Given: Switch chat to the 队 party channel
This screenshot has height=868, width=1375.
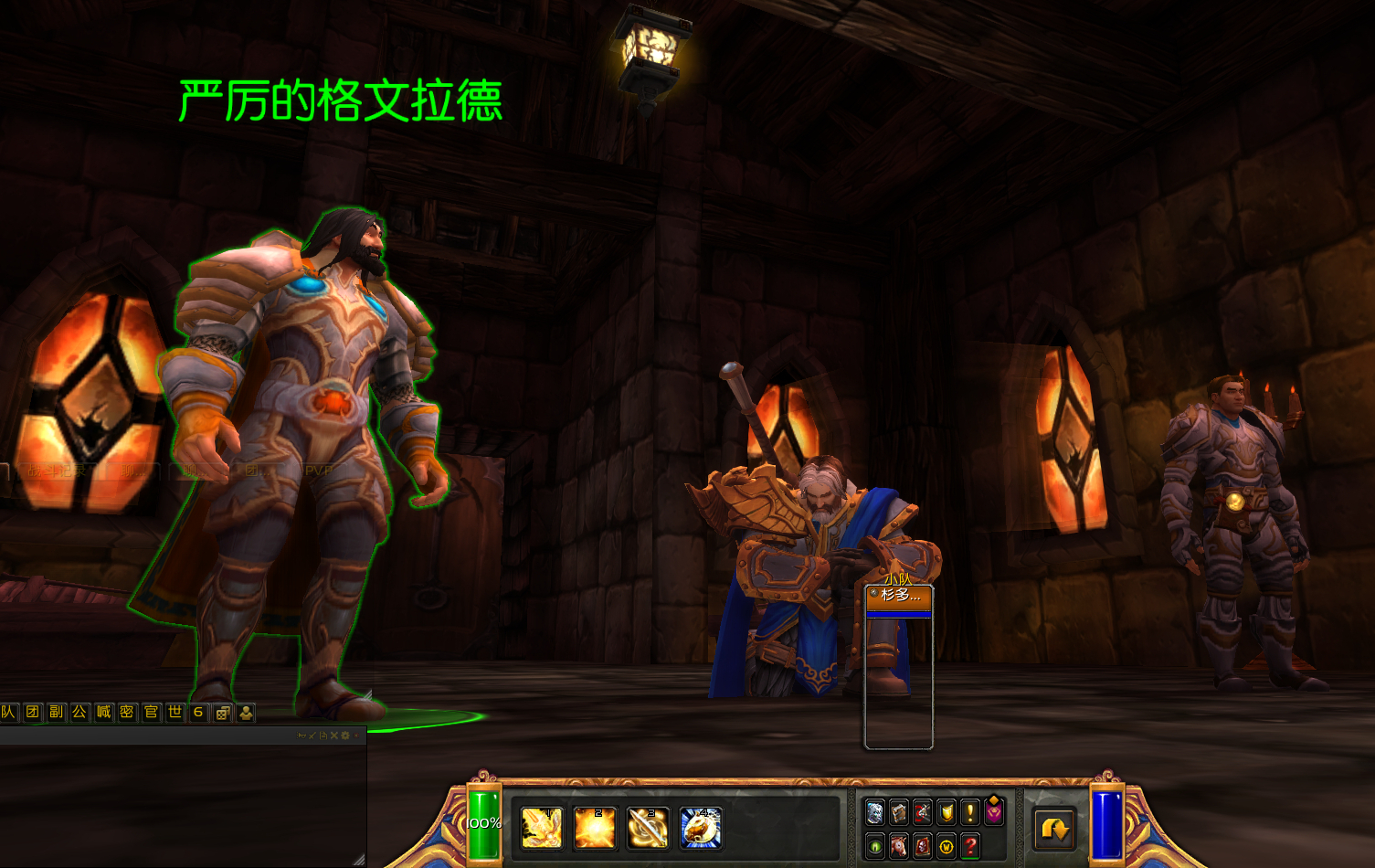Looking at the screenshot, I should click(9, 712).
